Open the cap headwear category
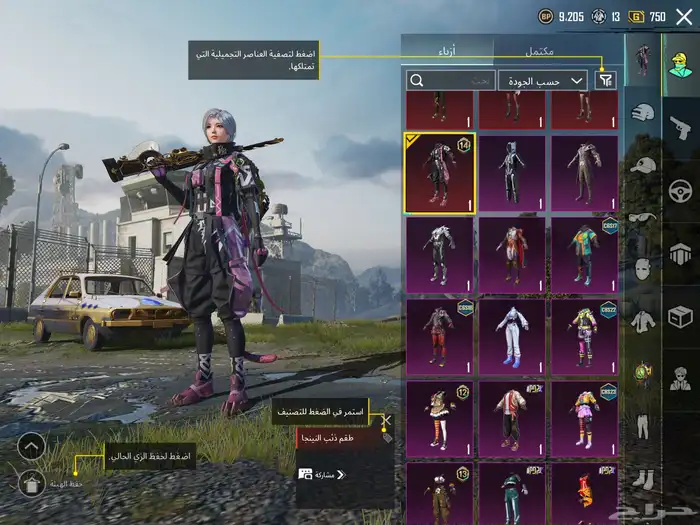The height and width of the screenshot is (525, 700). tap(643, 166)
